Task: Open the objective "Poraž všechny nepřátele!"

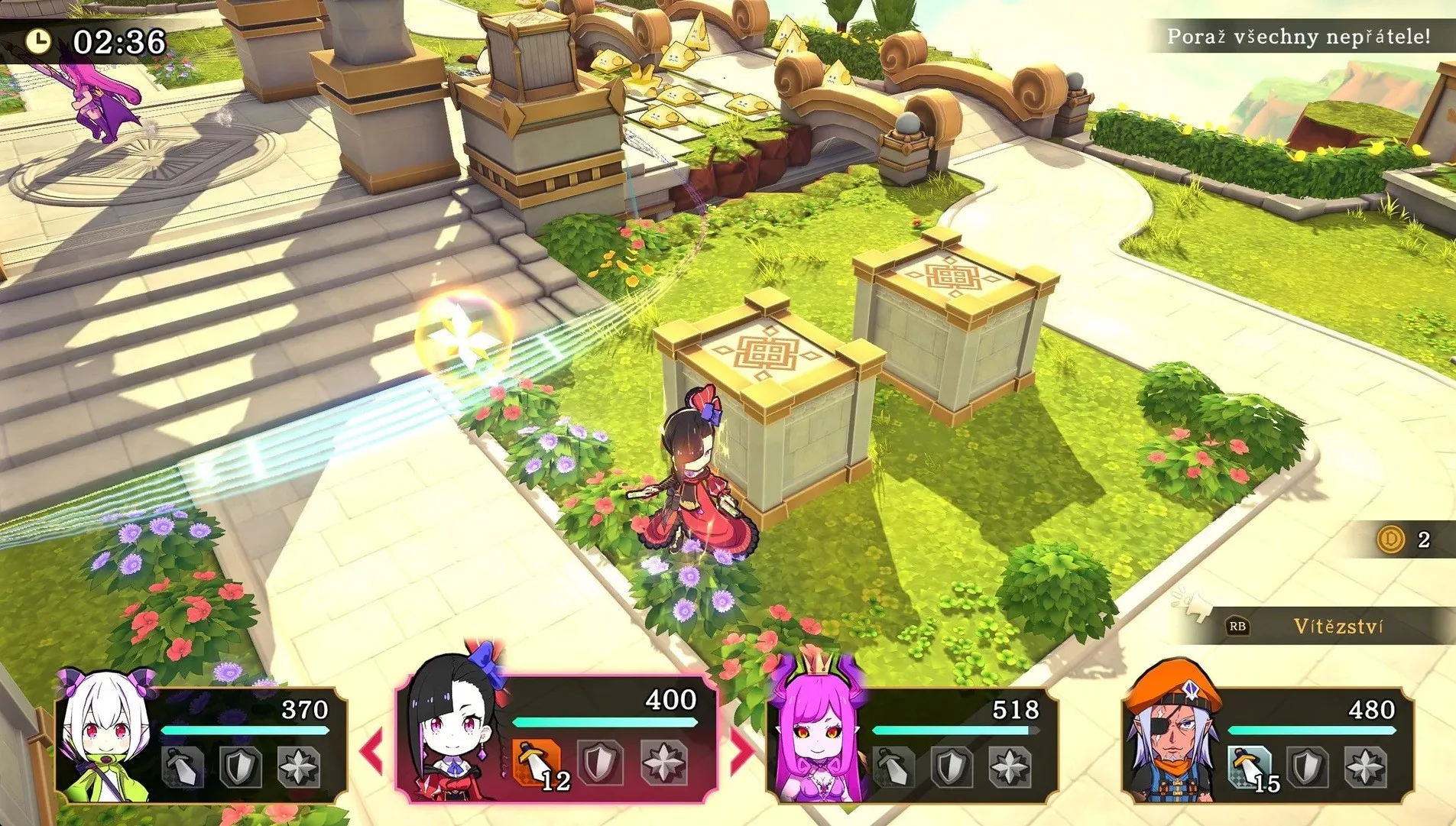Action: (x=1298, y=37)
